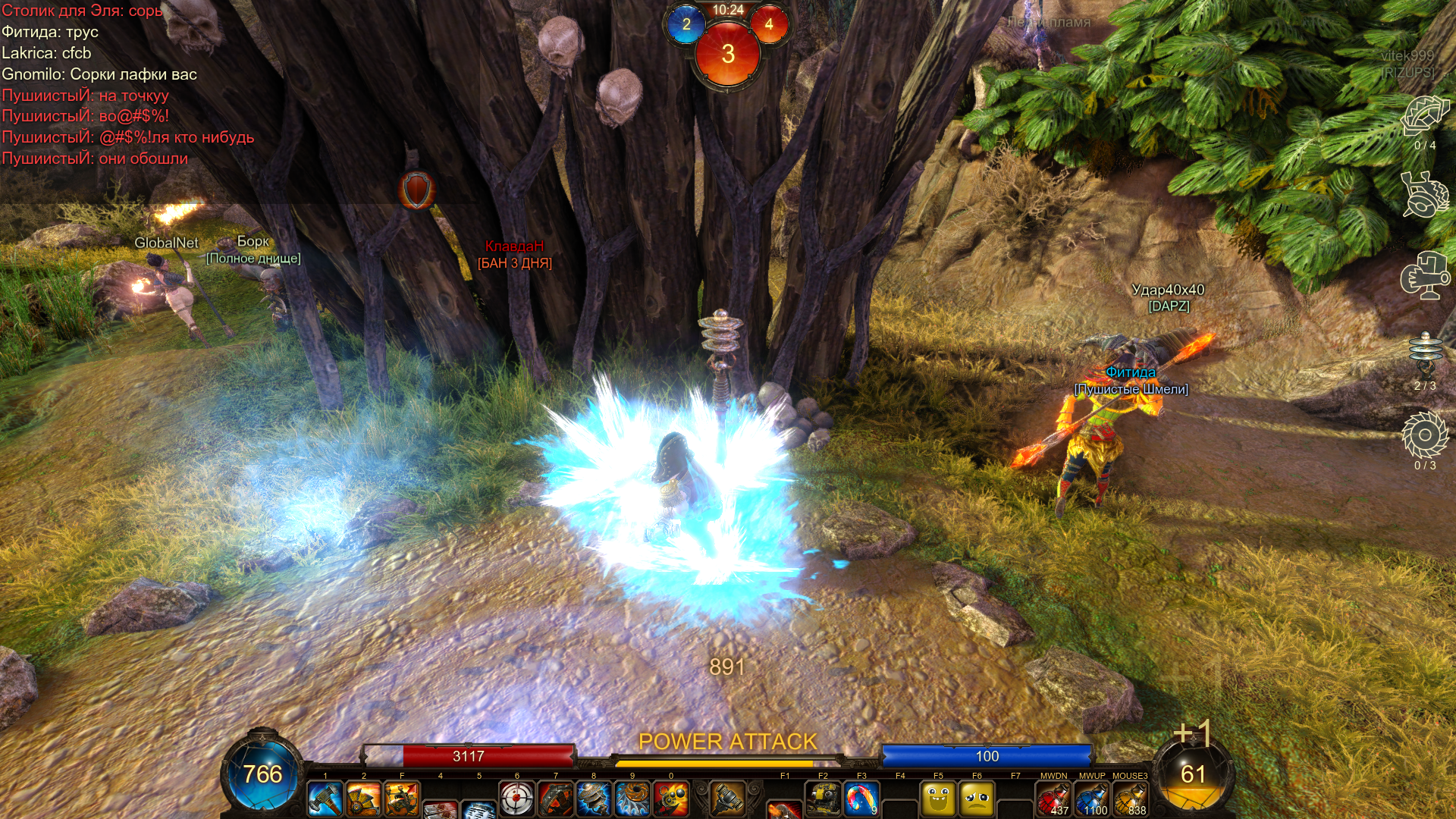Click the blue level orb showing 766
This screenshot has height=819, width=1456.
[262, 773]
